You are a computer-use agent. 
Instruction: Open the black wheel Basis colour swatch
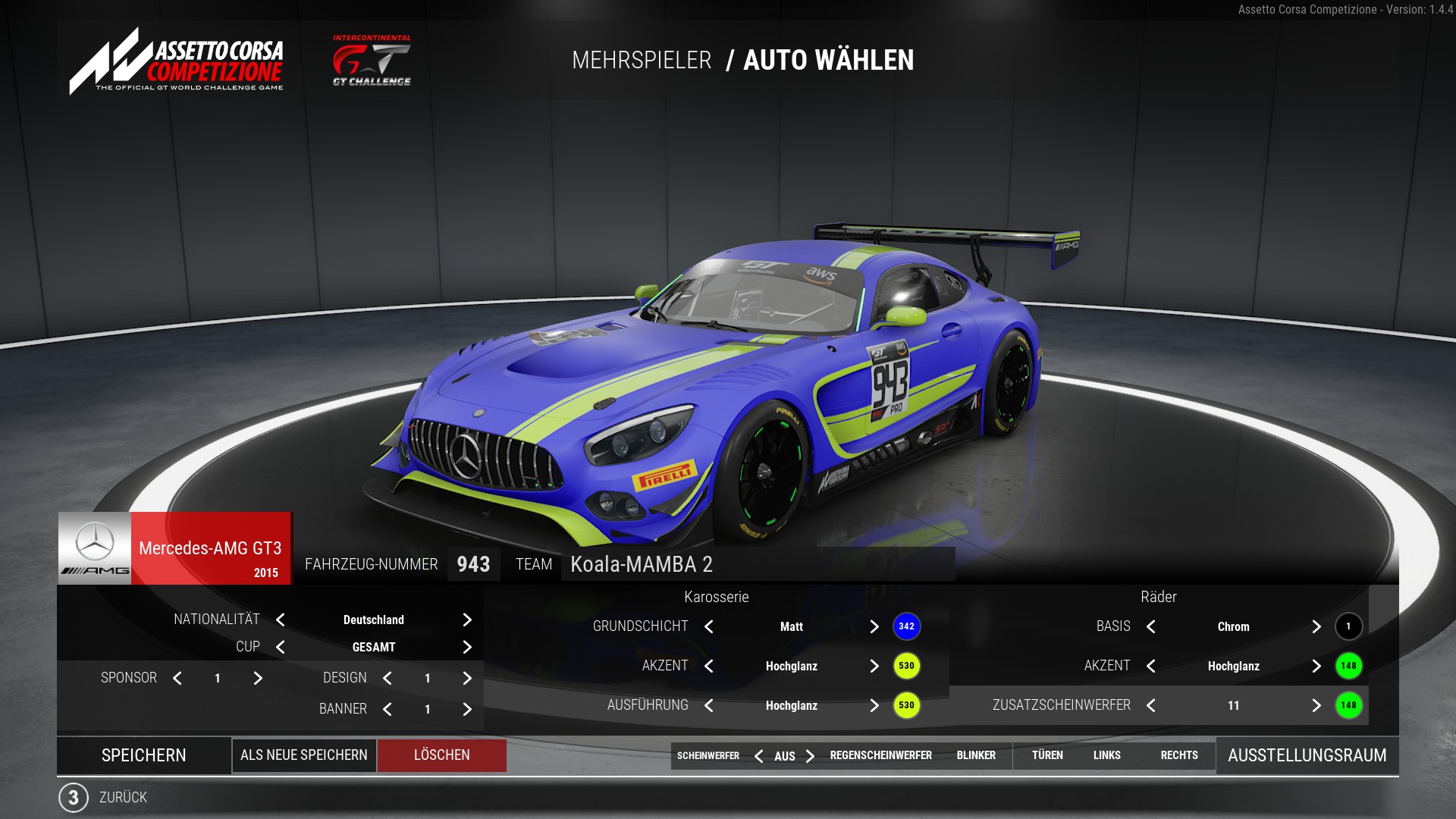1348,626
